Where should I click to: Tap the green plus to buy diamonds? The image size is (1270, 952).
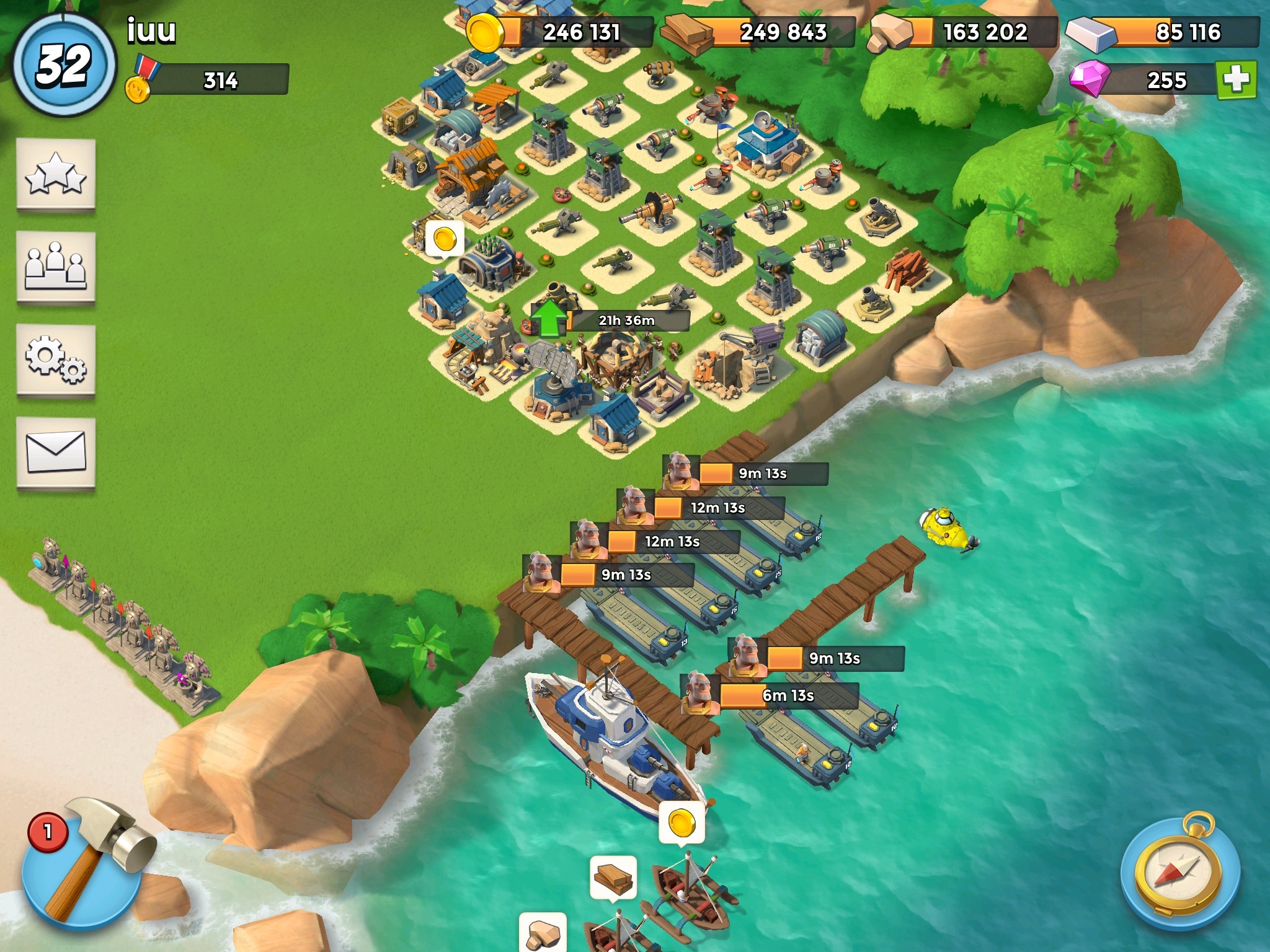click(x=1237, y=79)
